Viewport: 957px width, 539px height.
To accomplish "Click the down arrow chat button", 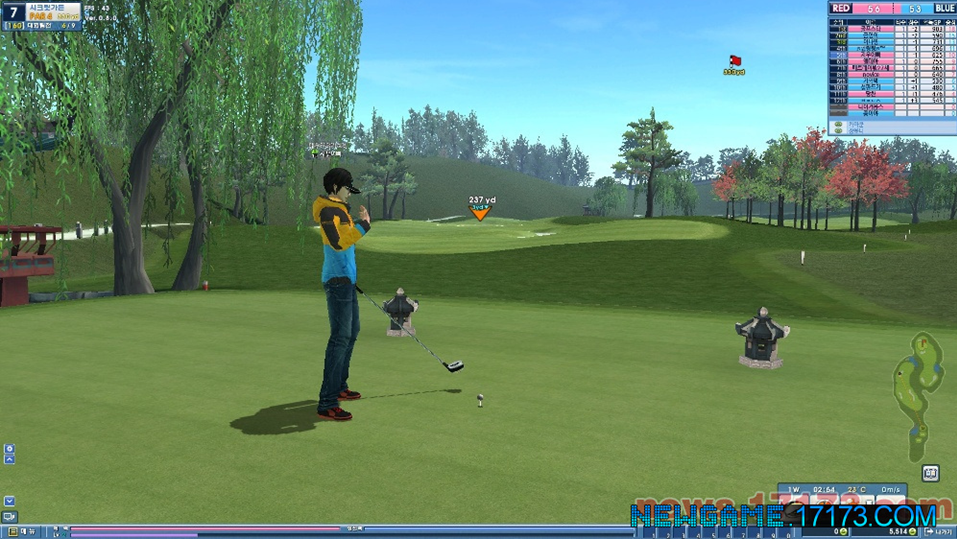I will [9, 501].
